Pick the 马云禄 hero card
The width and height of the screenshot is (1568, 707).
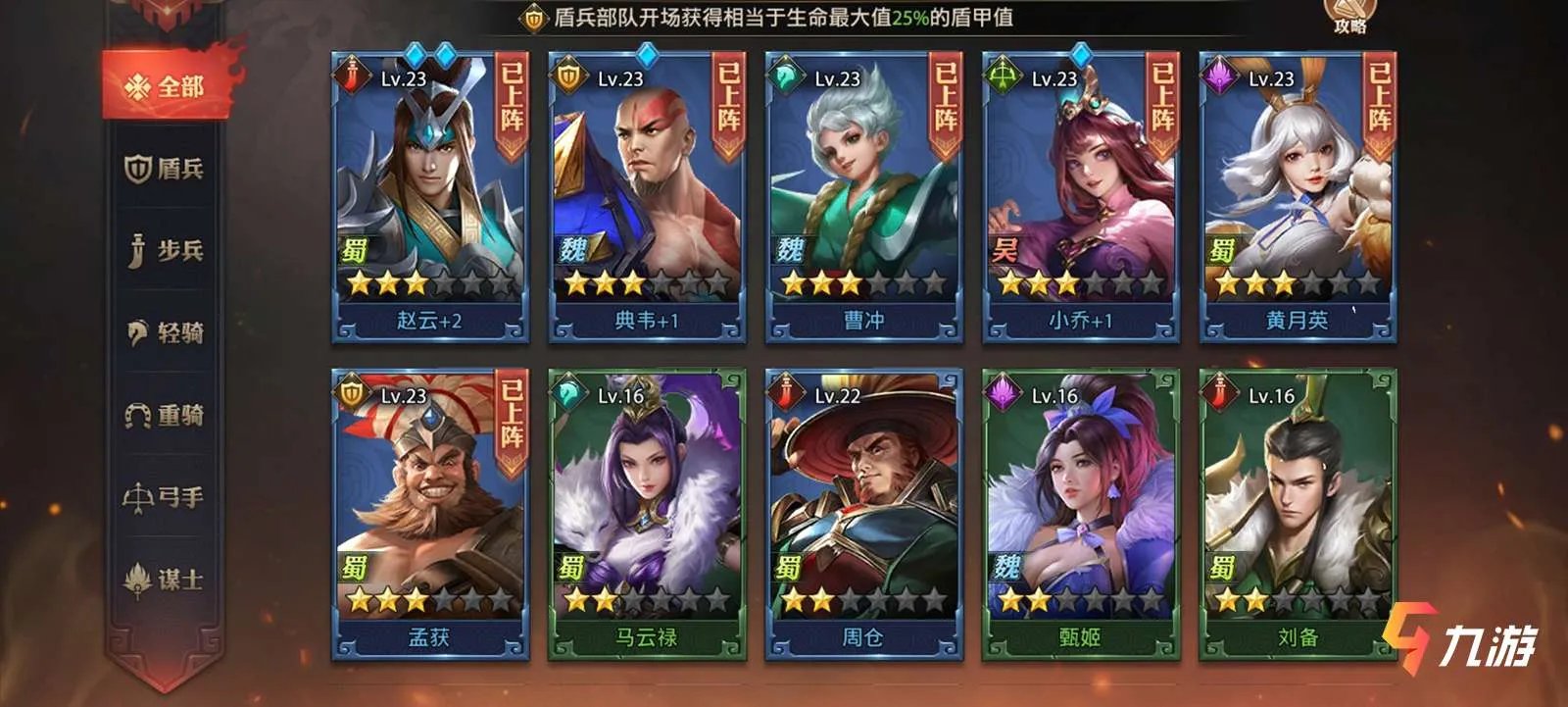click(x=647, y=513)
